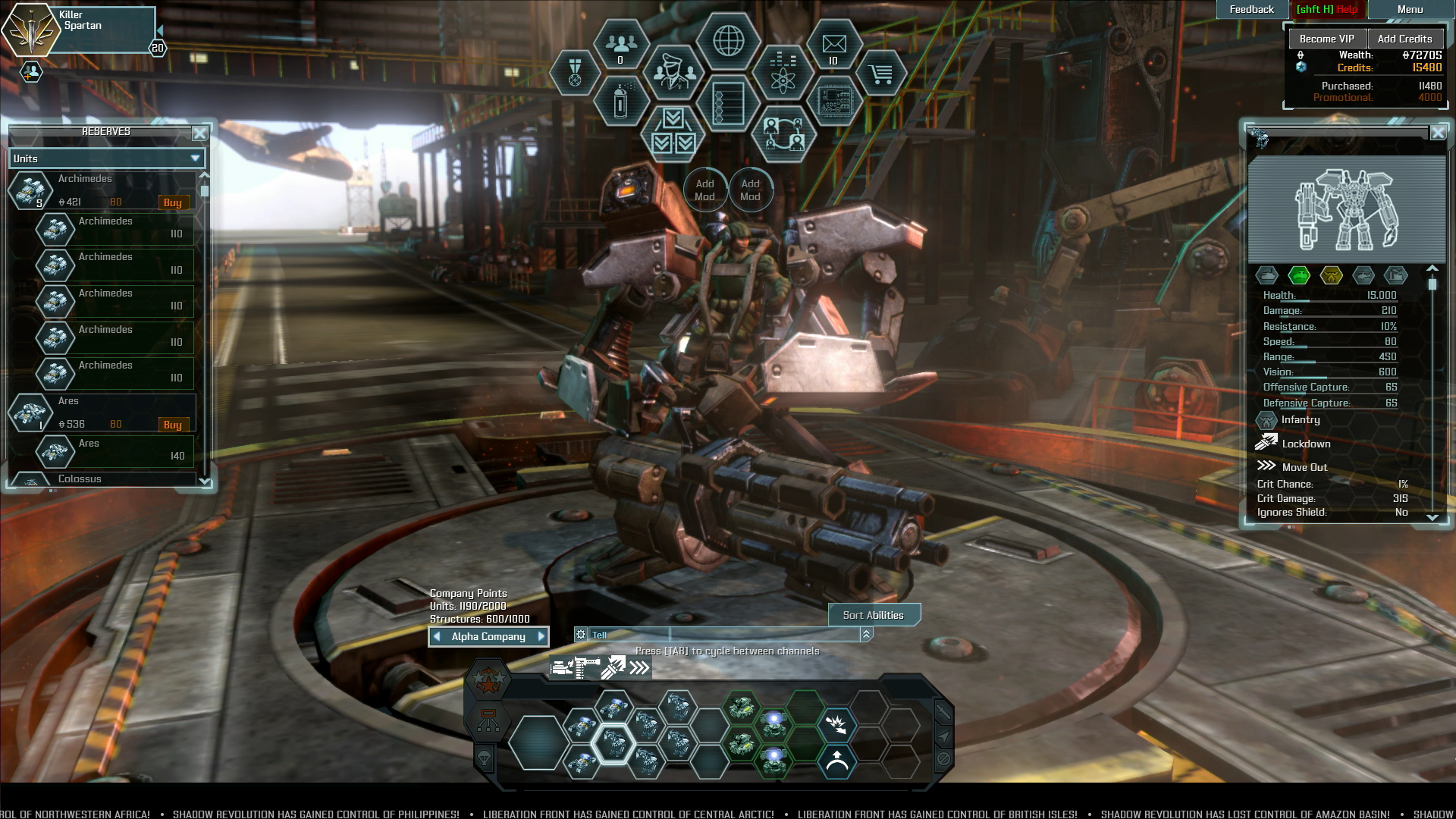Open the mail envelope icon

[833, 45]
